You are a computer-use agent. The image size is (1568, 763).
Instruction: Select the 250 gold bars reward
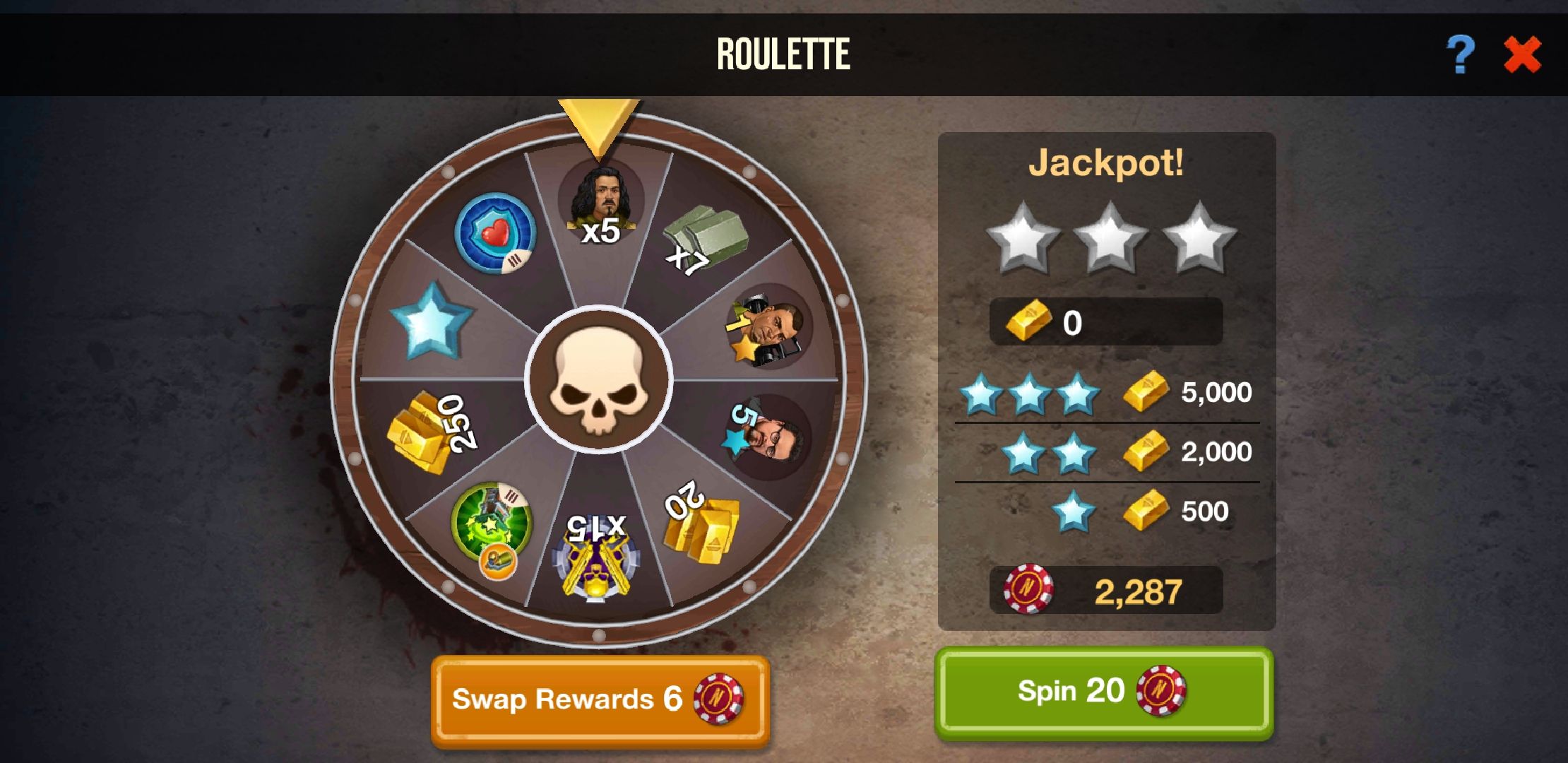(x=431, y=429)
